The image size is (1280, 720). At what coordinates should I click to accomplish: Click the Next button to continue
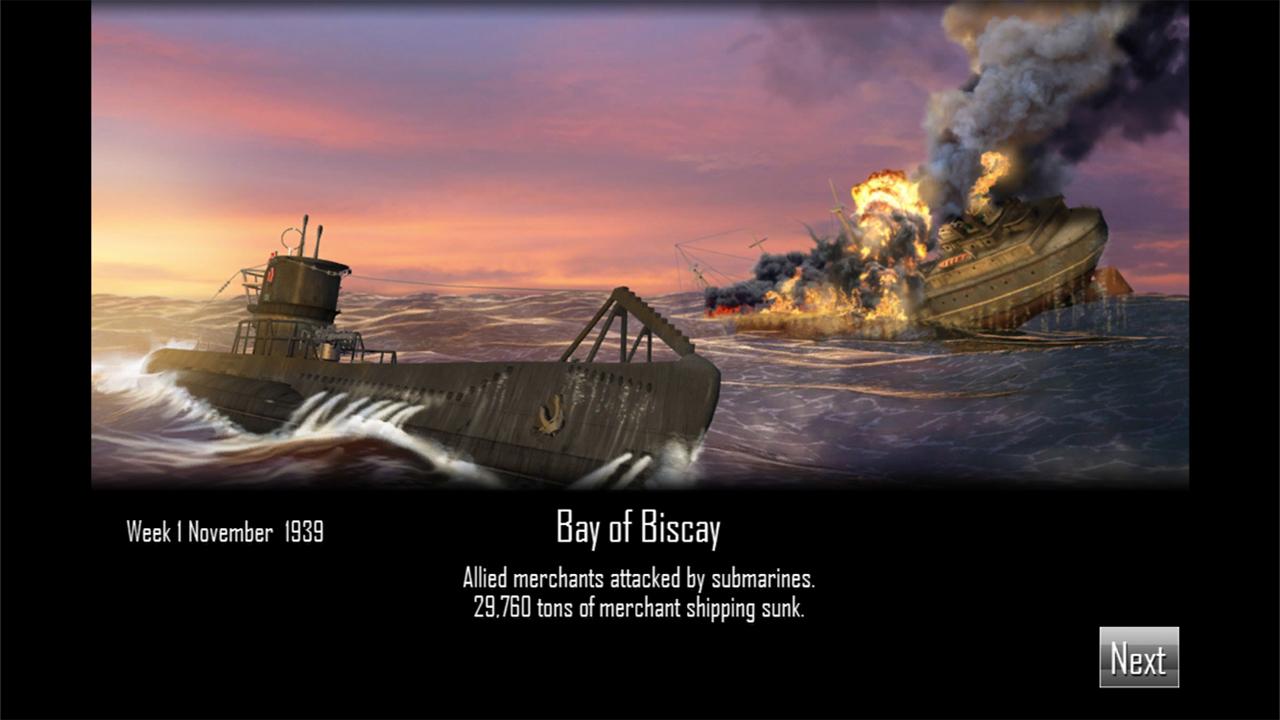[1138, 657]
